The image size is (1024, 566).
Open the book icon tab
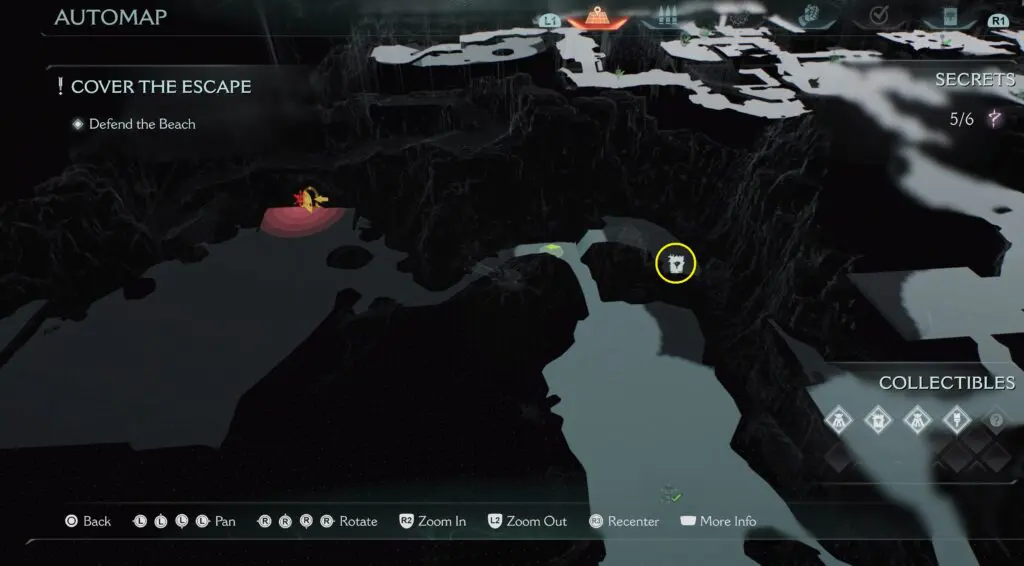click(x=949, y=18)
